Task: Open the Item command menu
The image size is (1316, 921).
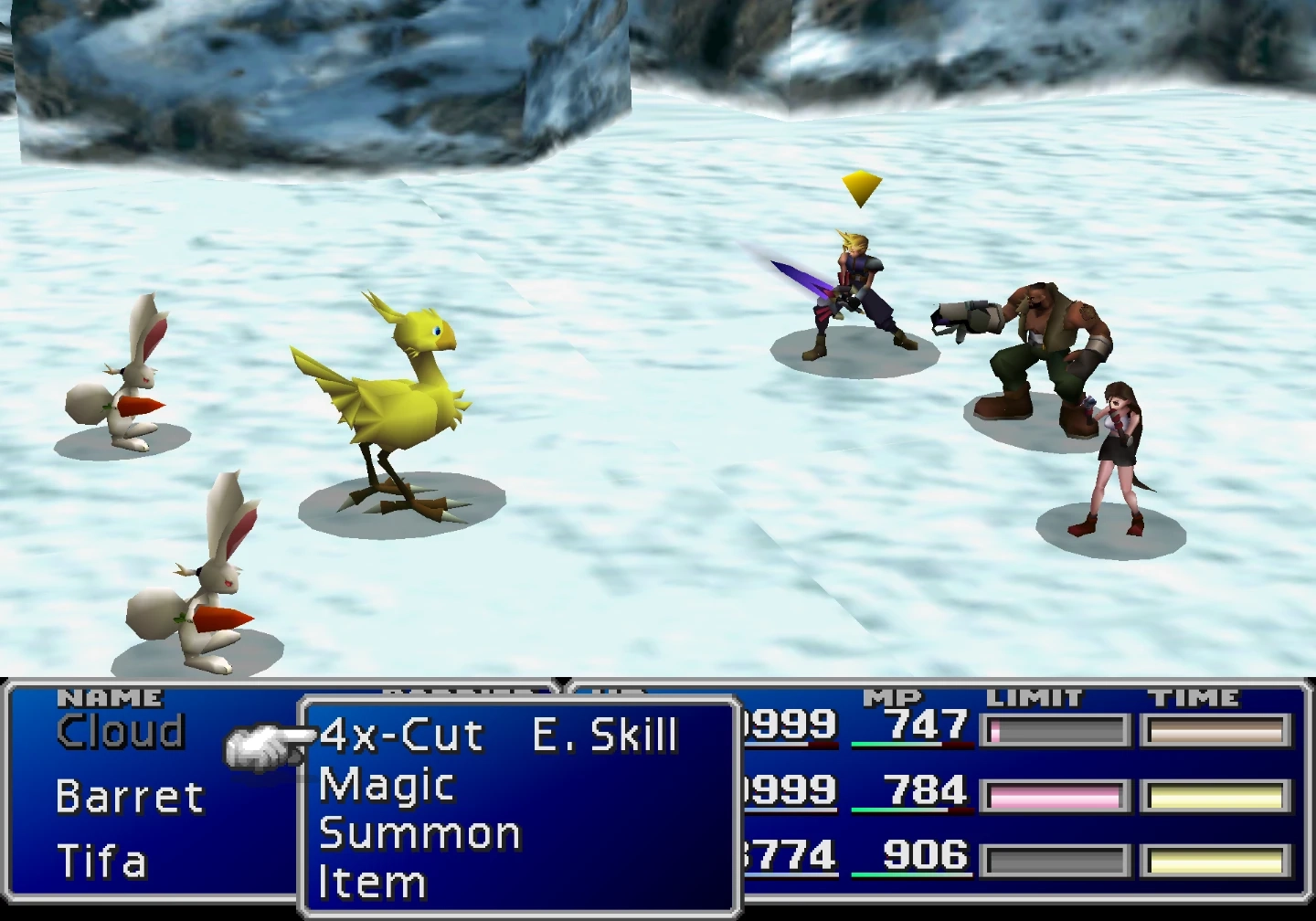Action: (x=370, y=881)
